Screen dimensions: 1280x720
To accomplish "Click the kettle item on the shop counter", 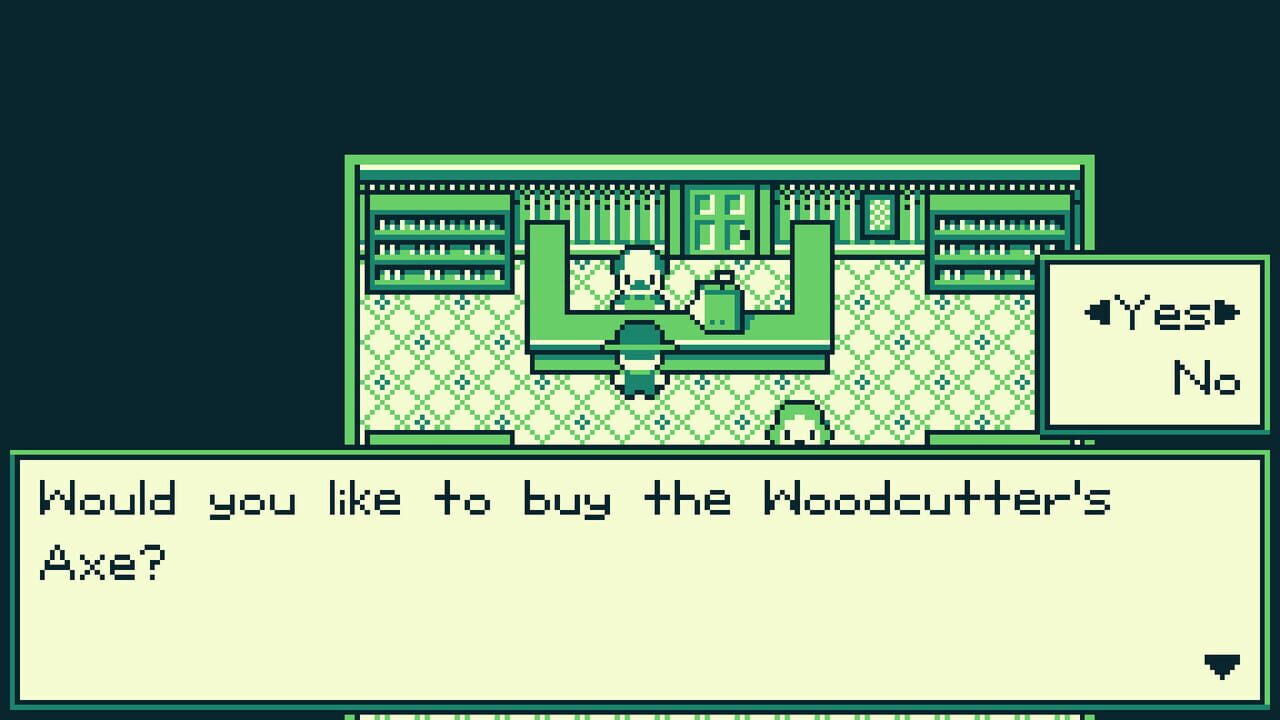I will click(x=722, y=300).
